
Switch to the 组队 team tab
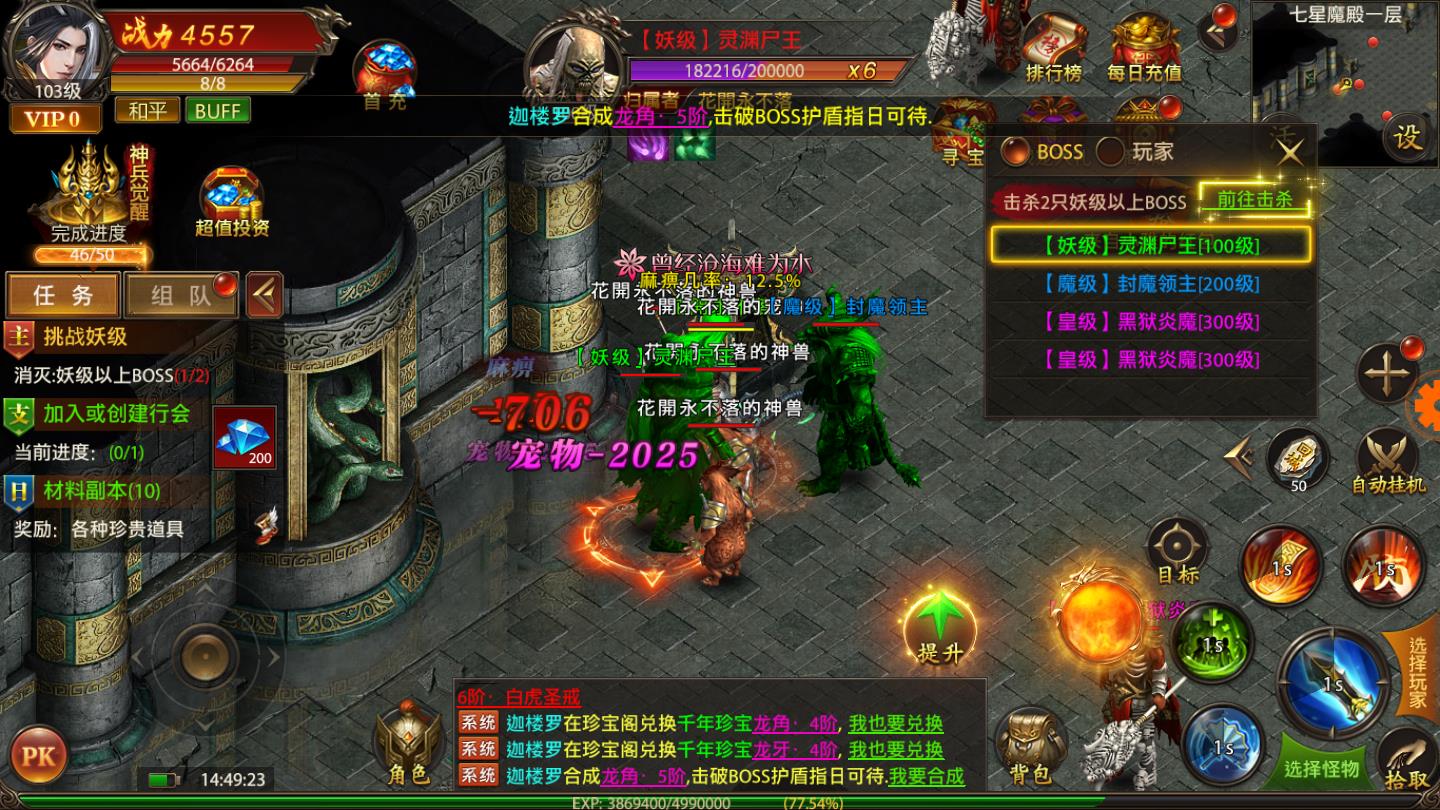181,295
